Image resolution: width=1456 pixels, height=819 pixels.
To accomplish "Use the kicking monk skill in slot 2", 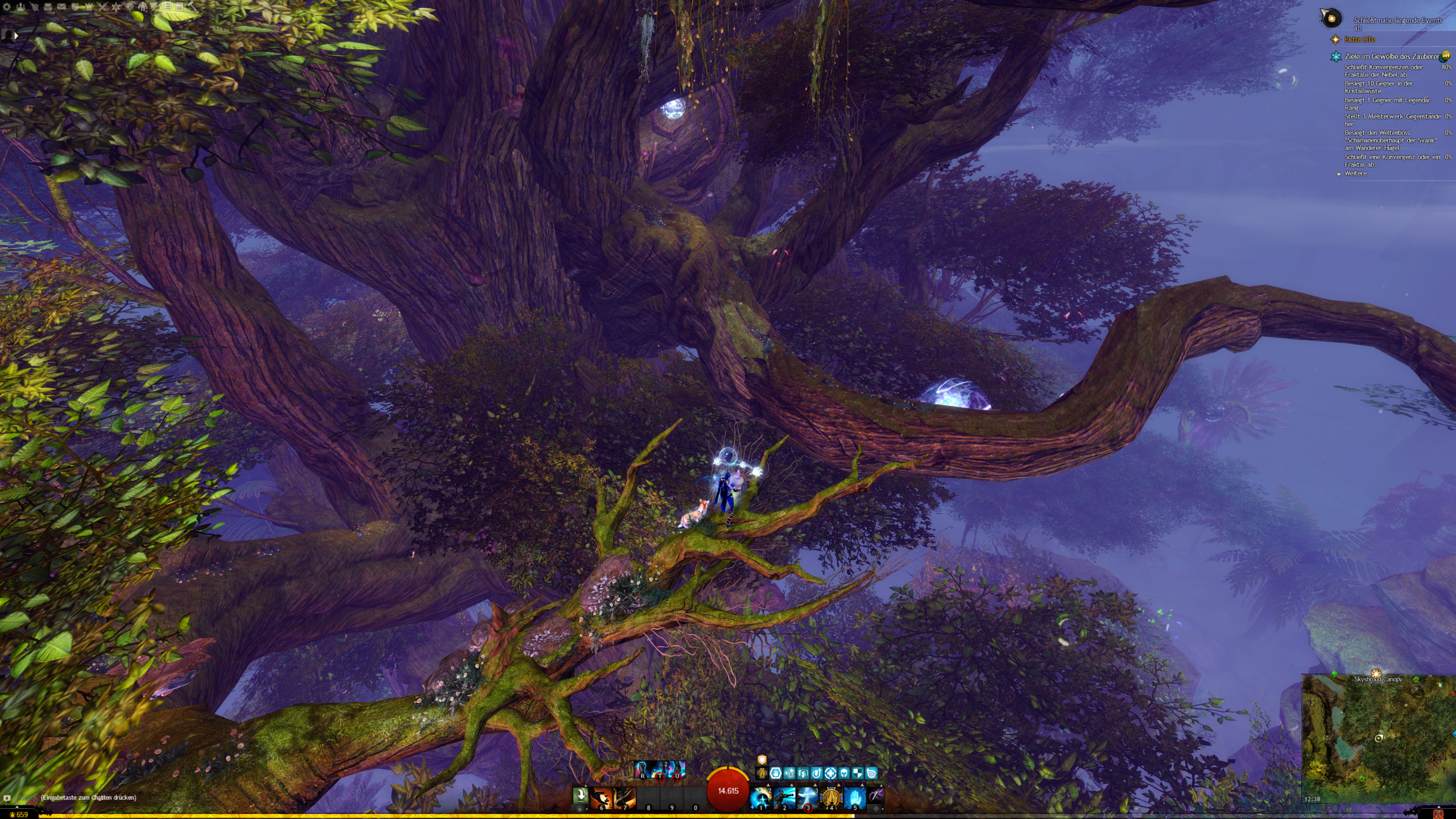I will pyautogui.click(x=784, y=798).
